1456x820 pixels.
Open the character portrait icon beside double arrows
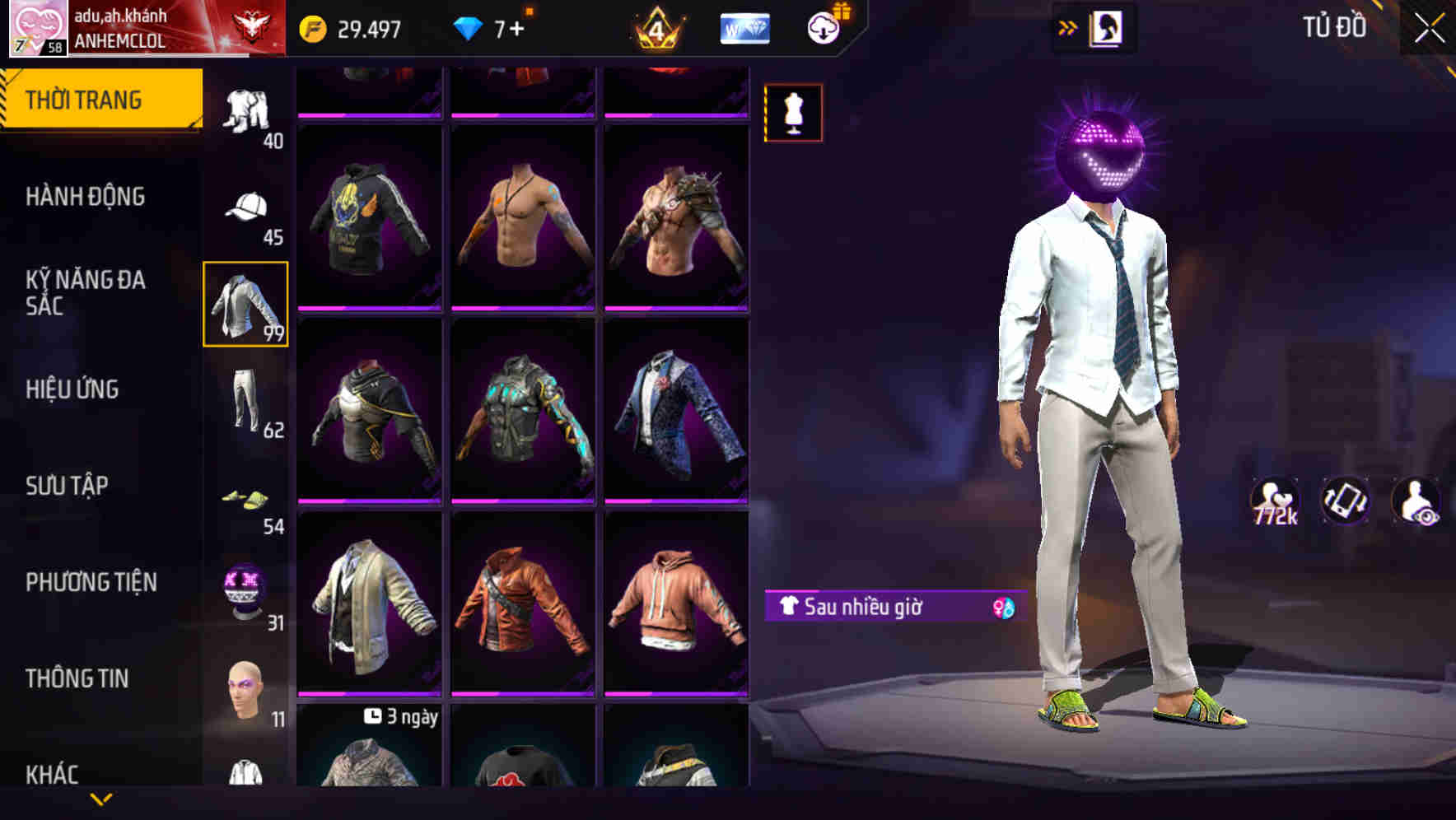click(1108, 27)
